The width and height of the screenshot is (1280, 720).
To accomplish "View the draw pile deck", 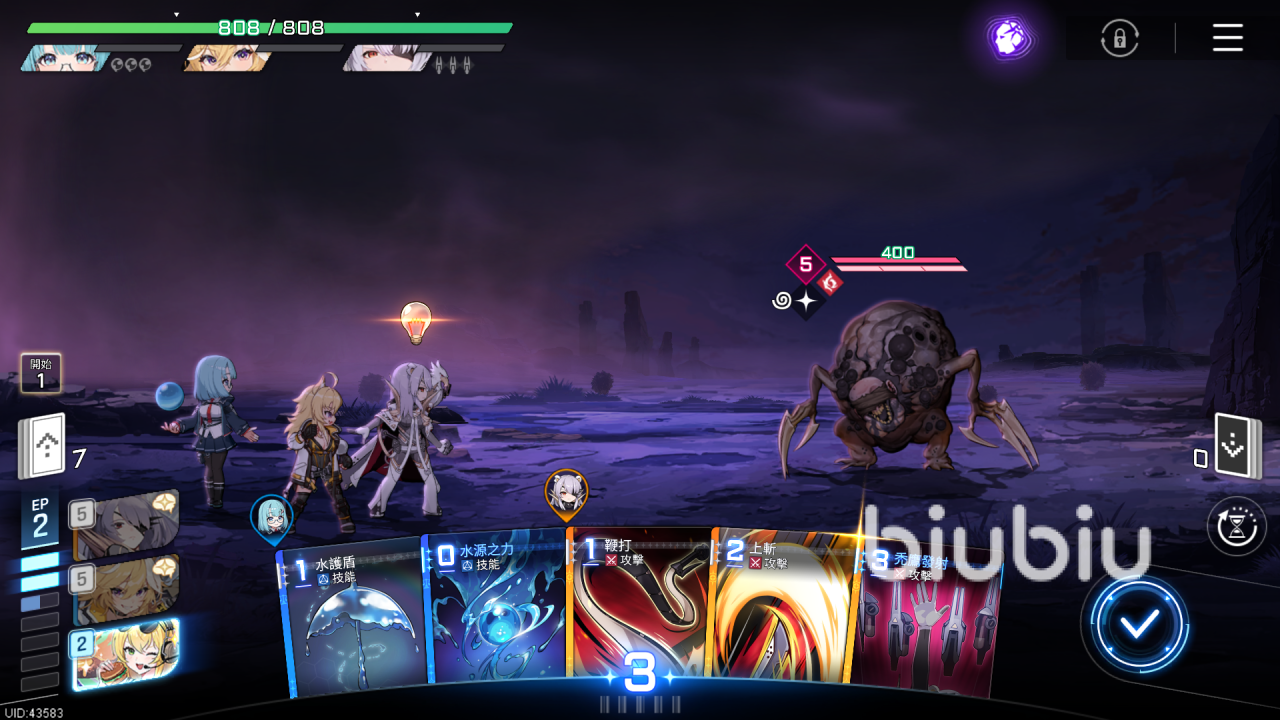I will coord(42,446).
